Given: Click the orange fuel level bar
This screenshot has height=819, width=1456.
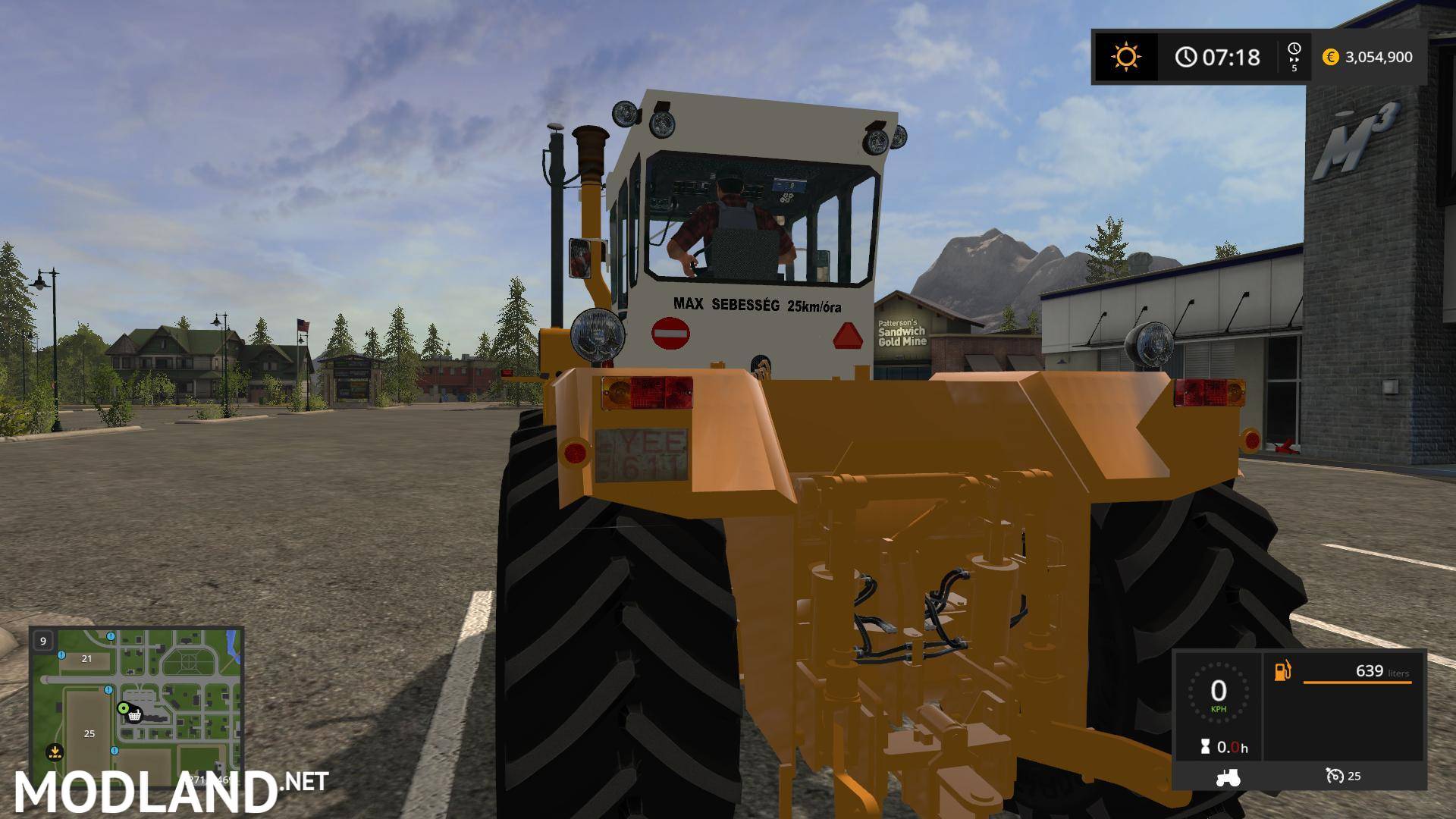Looking at the screenshot, I should pyautogui.click(x=1357, y=682).
